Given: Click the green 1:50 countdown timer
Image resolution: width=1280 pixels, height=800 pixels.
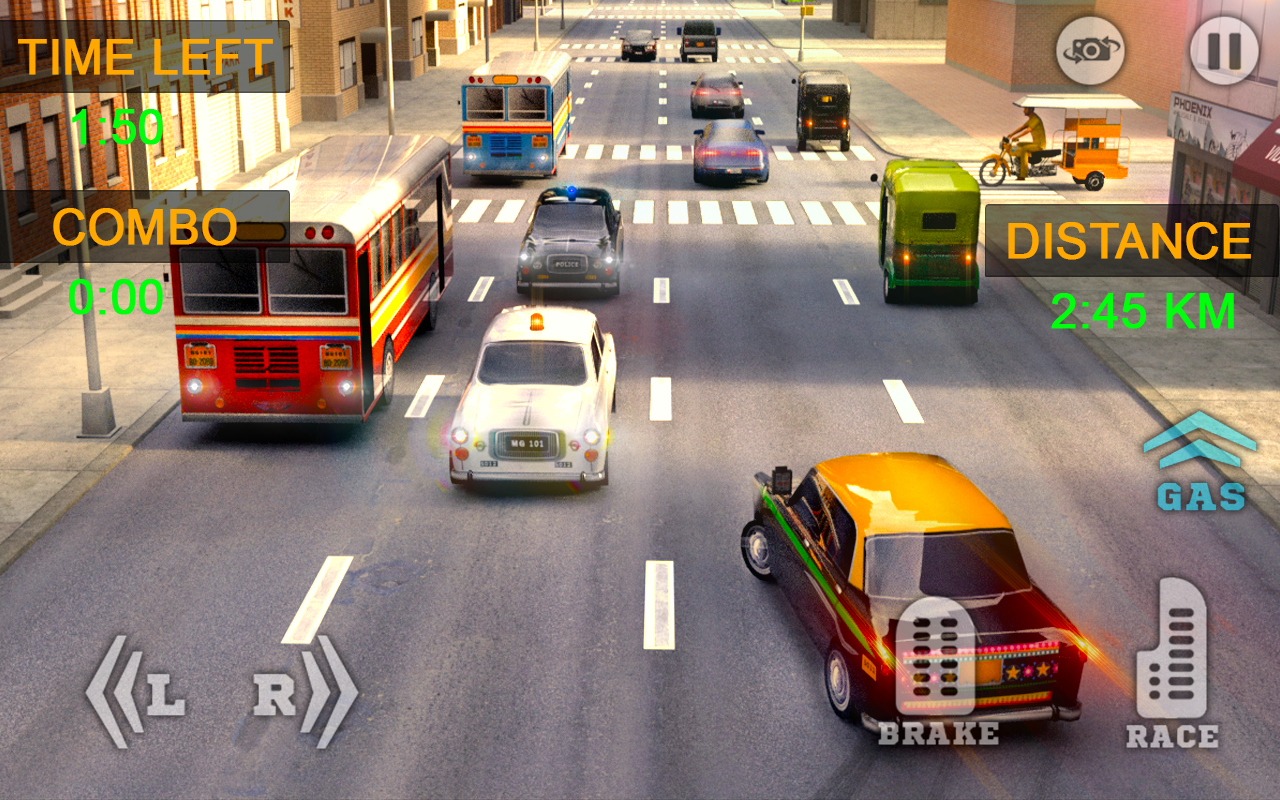Looking at the screenshot, I should pos(117,124).
